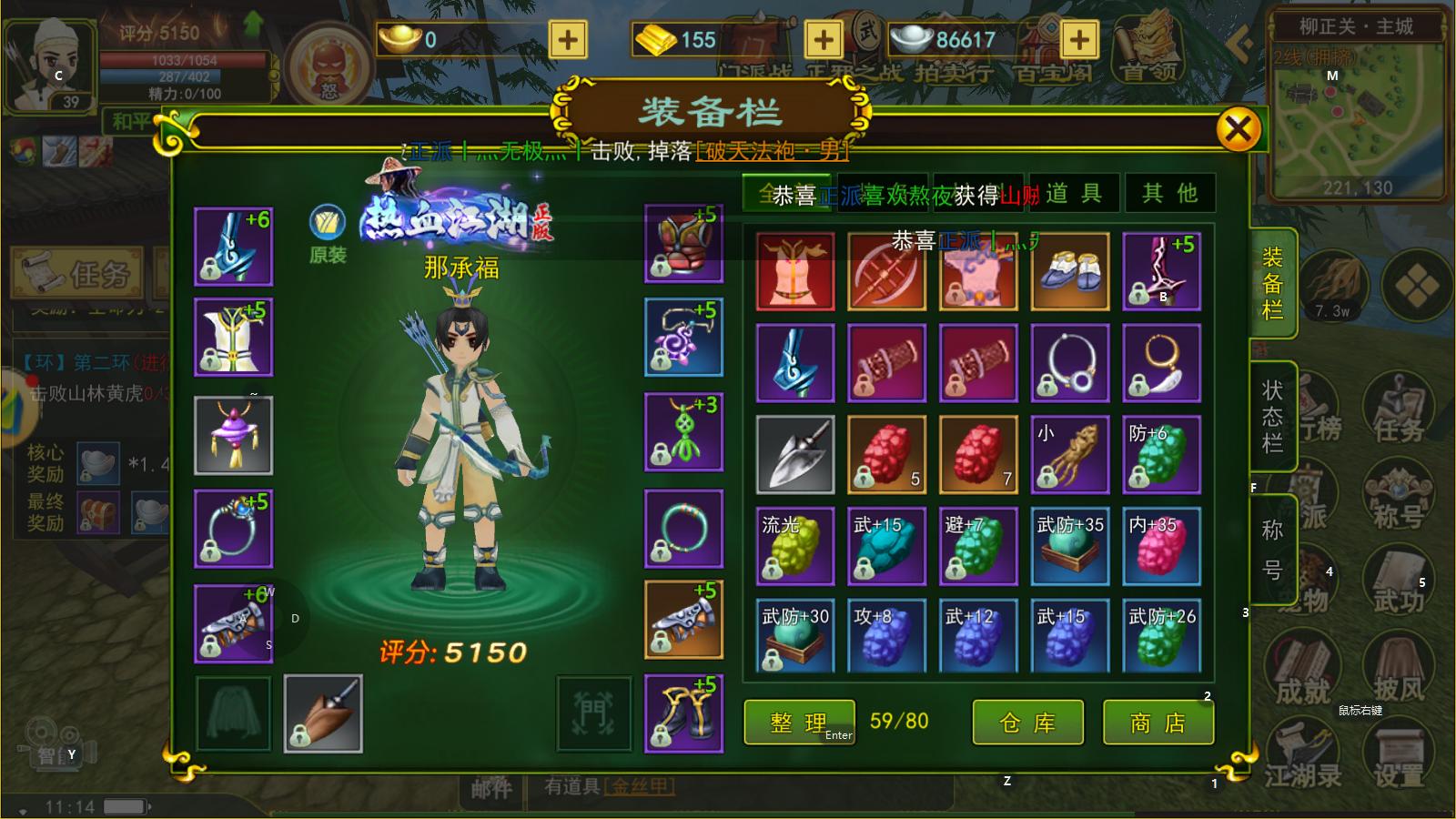1456x819 pixels.
Task: Toggle the 原装 original outfit button
Action: (x=327, y=234)
